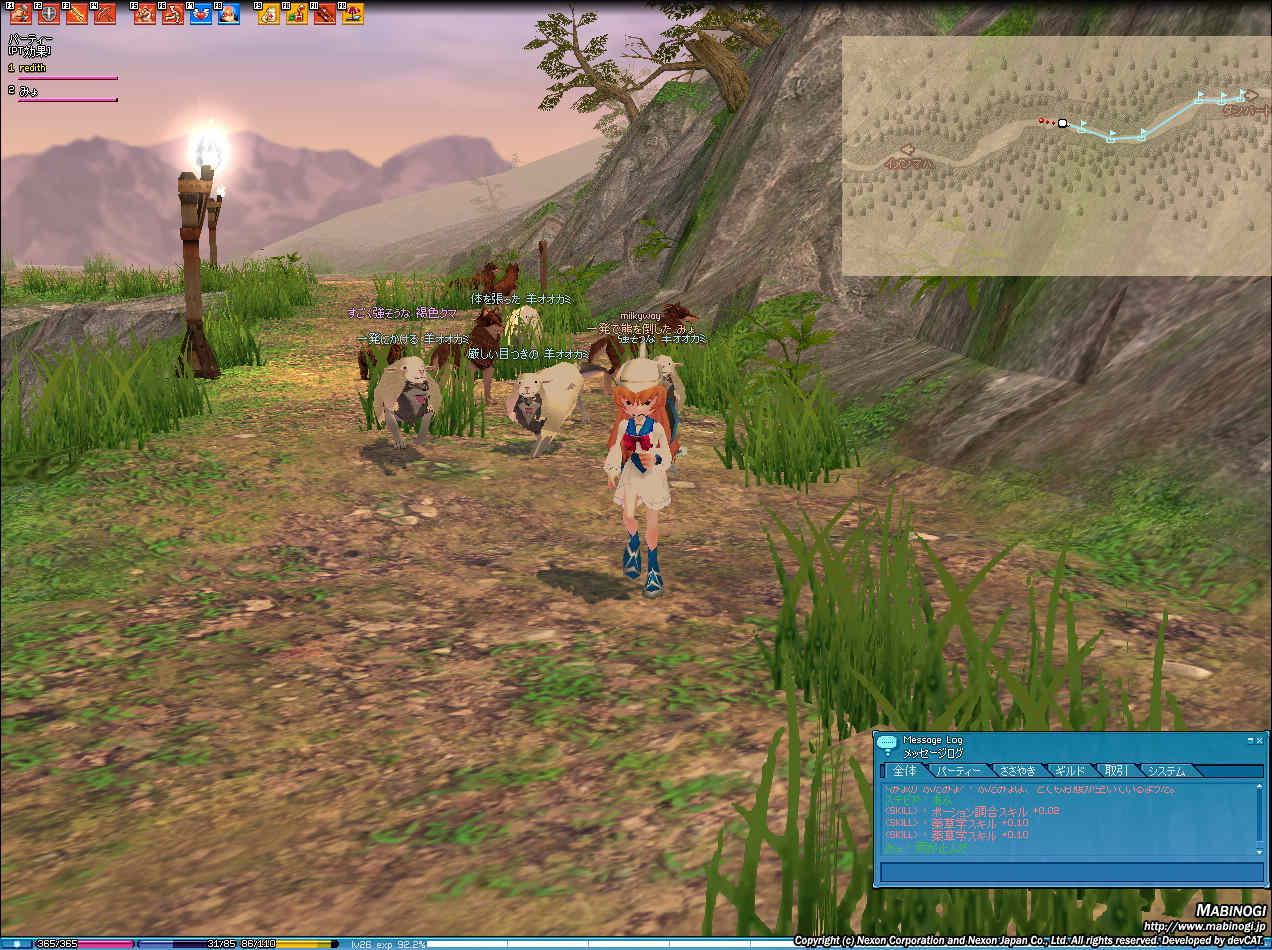Activate the F12 campfire rest icon

353,14
